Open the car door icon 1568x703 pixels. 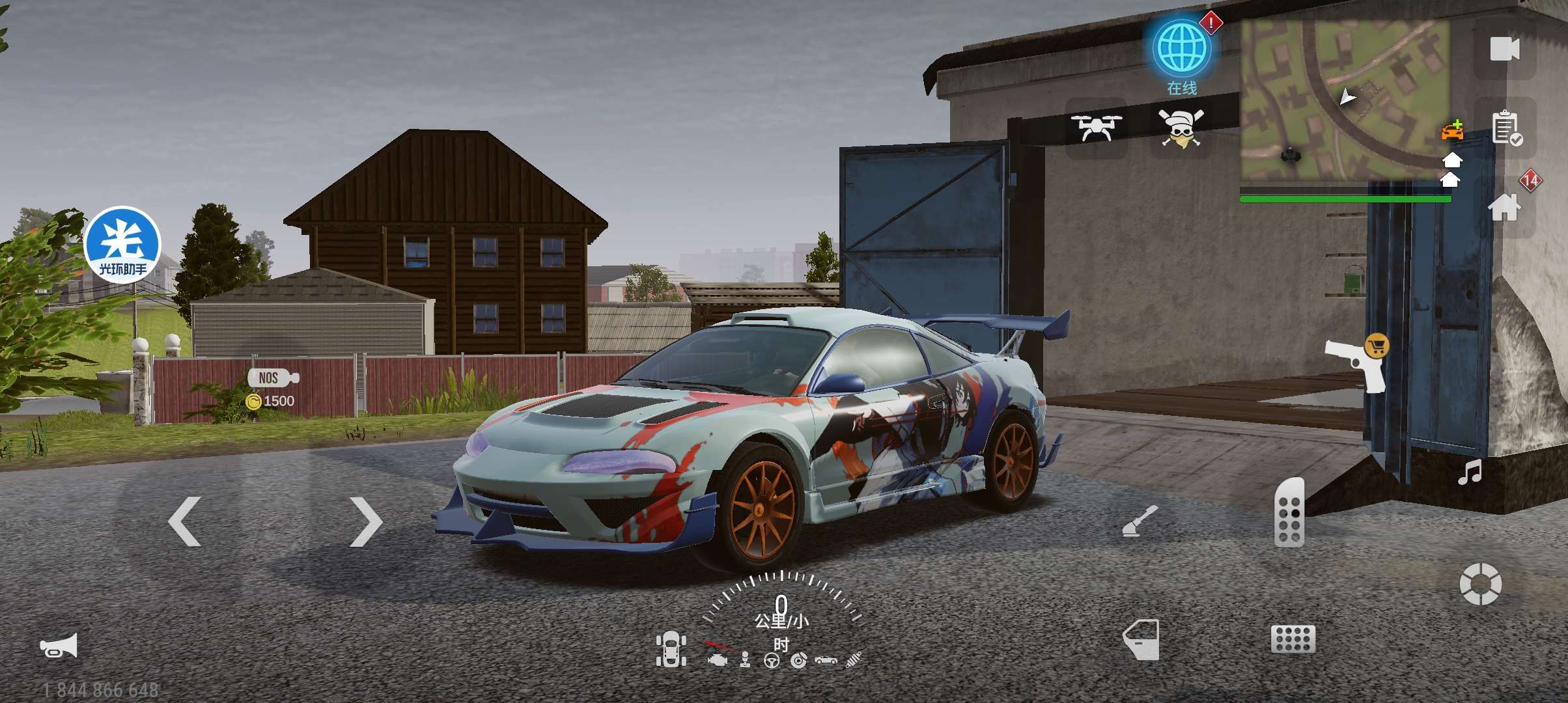pyautogui.click(x=1141, y=639)
